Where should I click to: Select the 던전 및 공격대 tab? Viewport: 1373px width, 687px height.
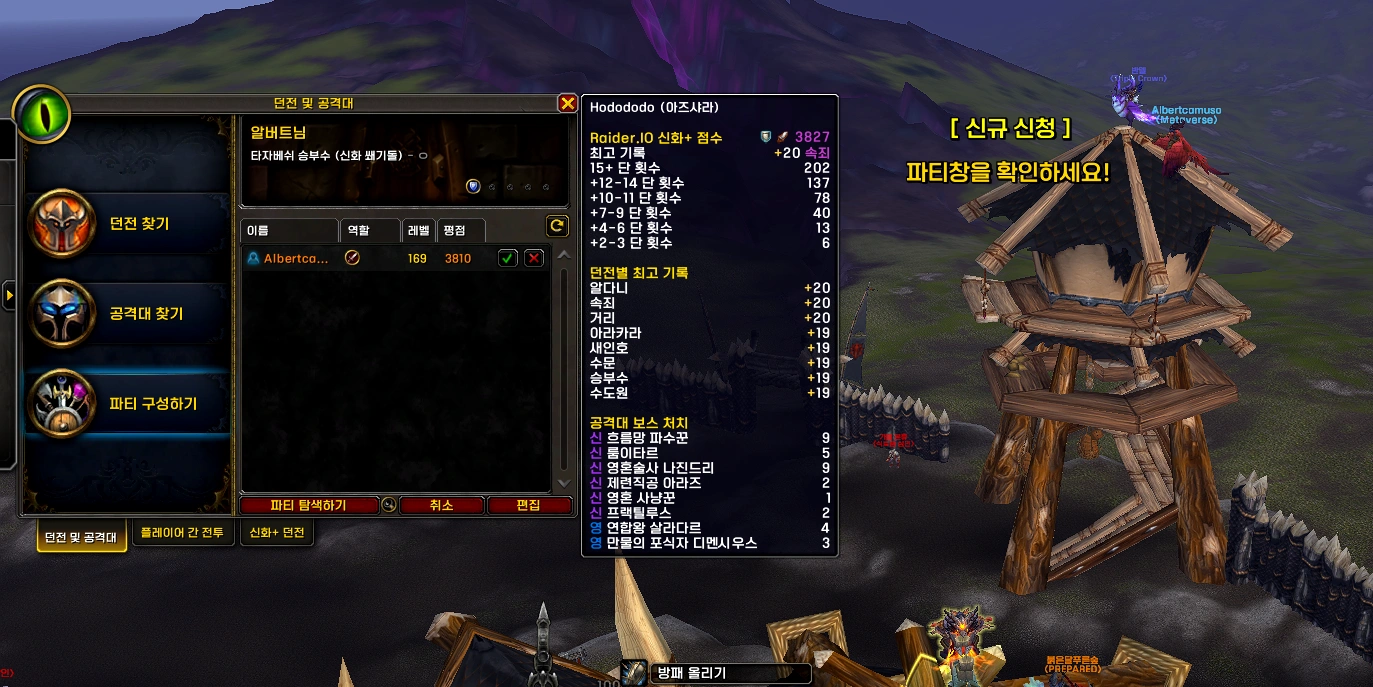point(82,536)
